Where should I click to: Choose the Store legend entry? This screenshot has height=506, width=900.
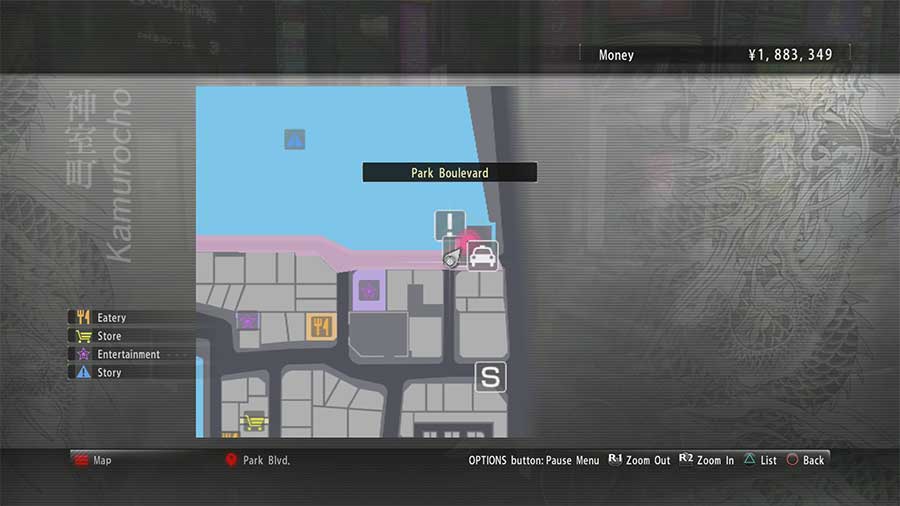pos(108,336)
